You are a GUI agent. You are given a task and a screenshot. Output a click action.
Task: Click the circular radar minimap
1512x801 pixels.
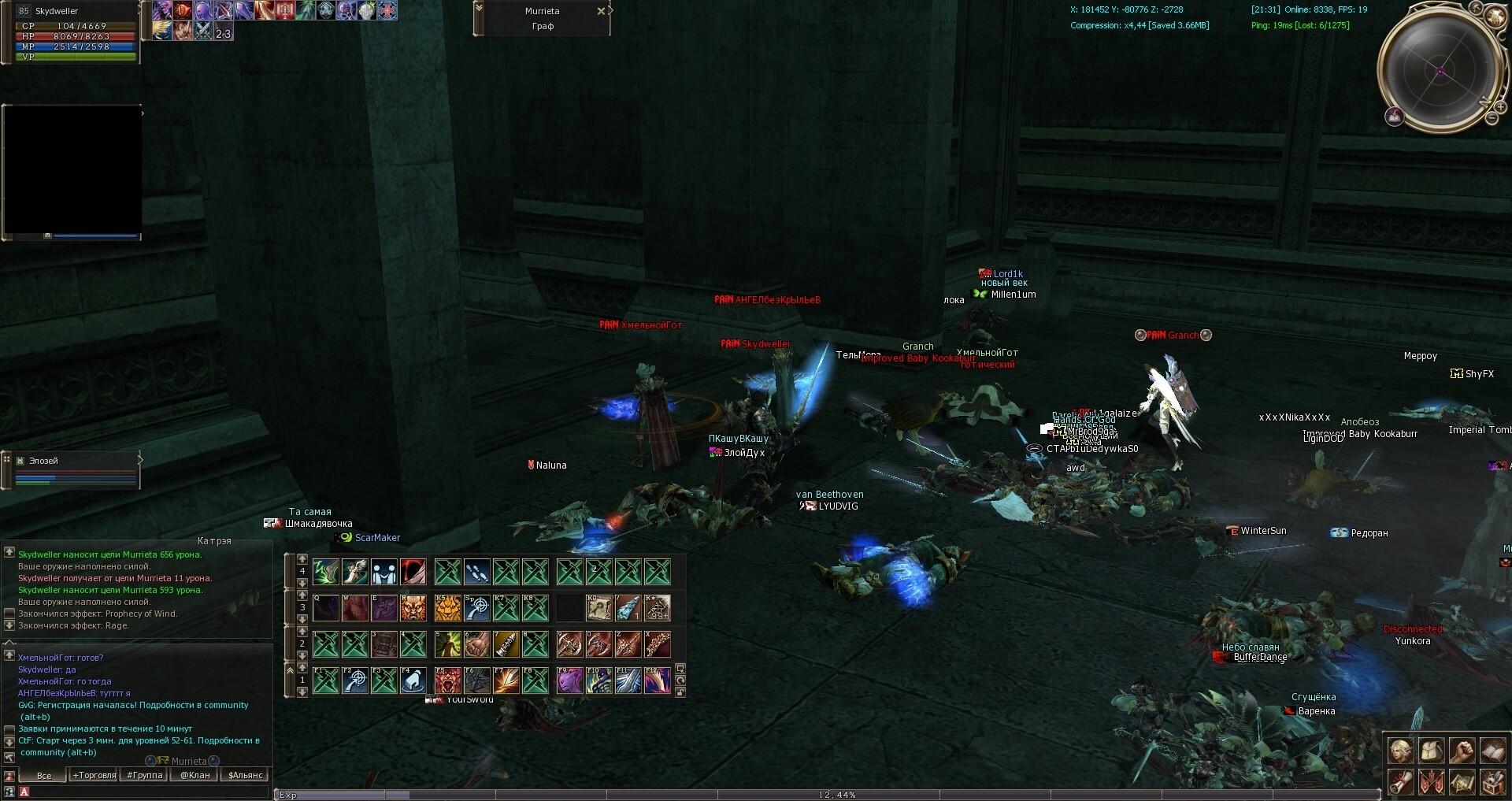tap(1440, 71)
